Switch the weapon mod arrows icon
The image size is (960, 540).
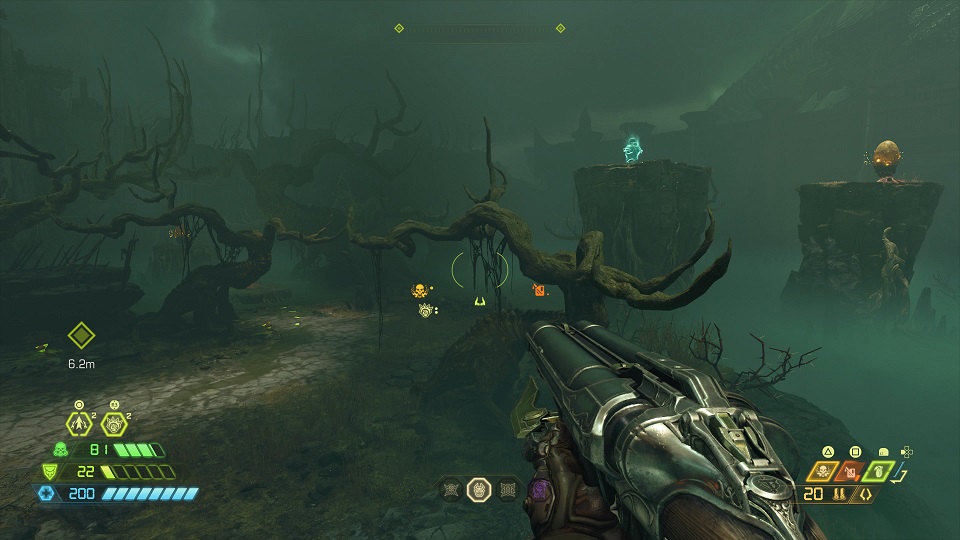click(x=864, y=493)
